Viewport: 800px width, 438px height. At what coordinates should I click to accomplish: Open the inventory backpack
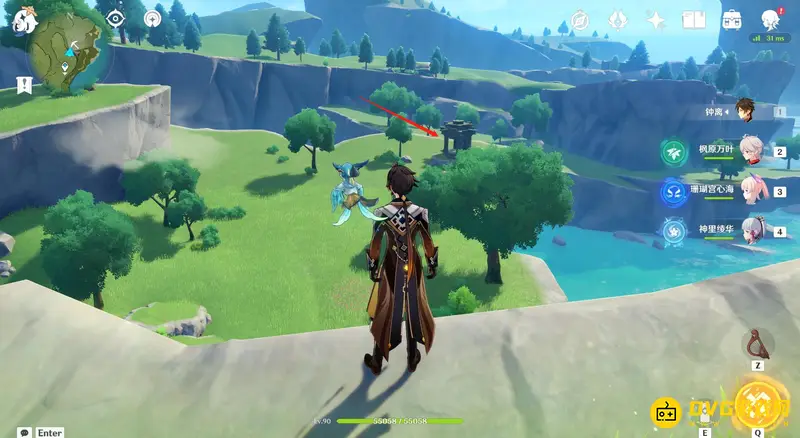click(732, 19)
